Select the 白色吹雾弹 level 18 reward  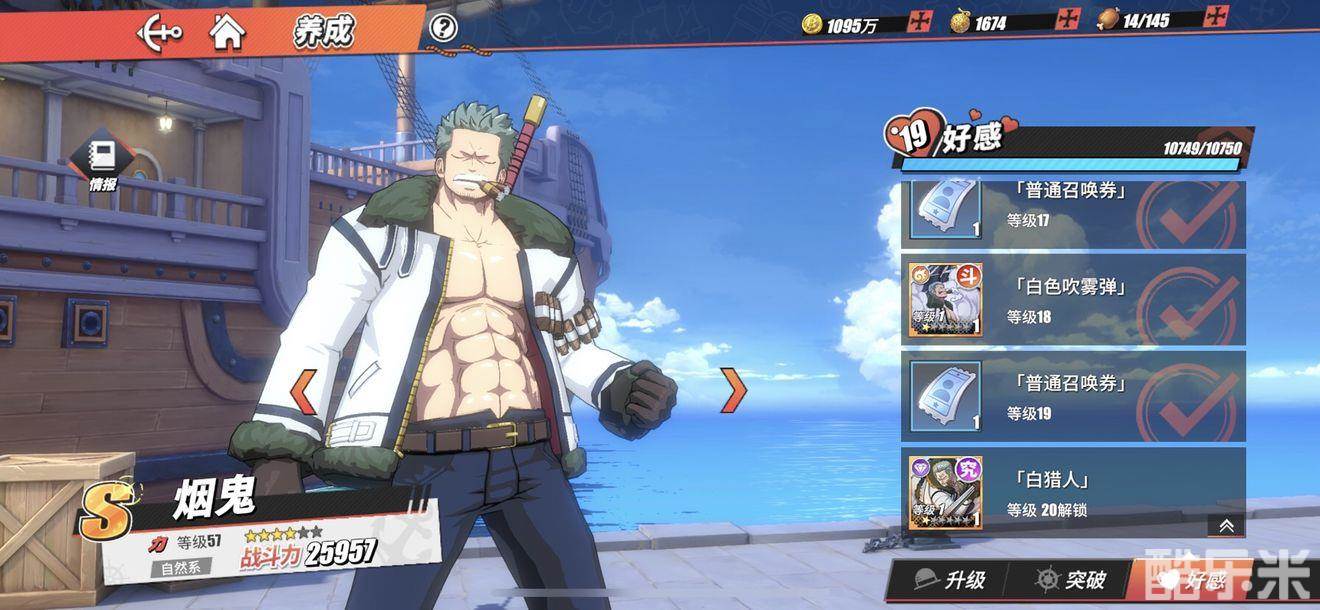point(1073,300)
